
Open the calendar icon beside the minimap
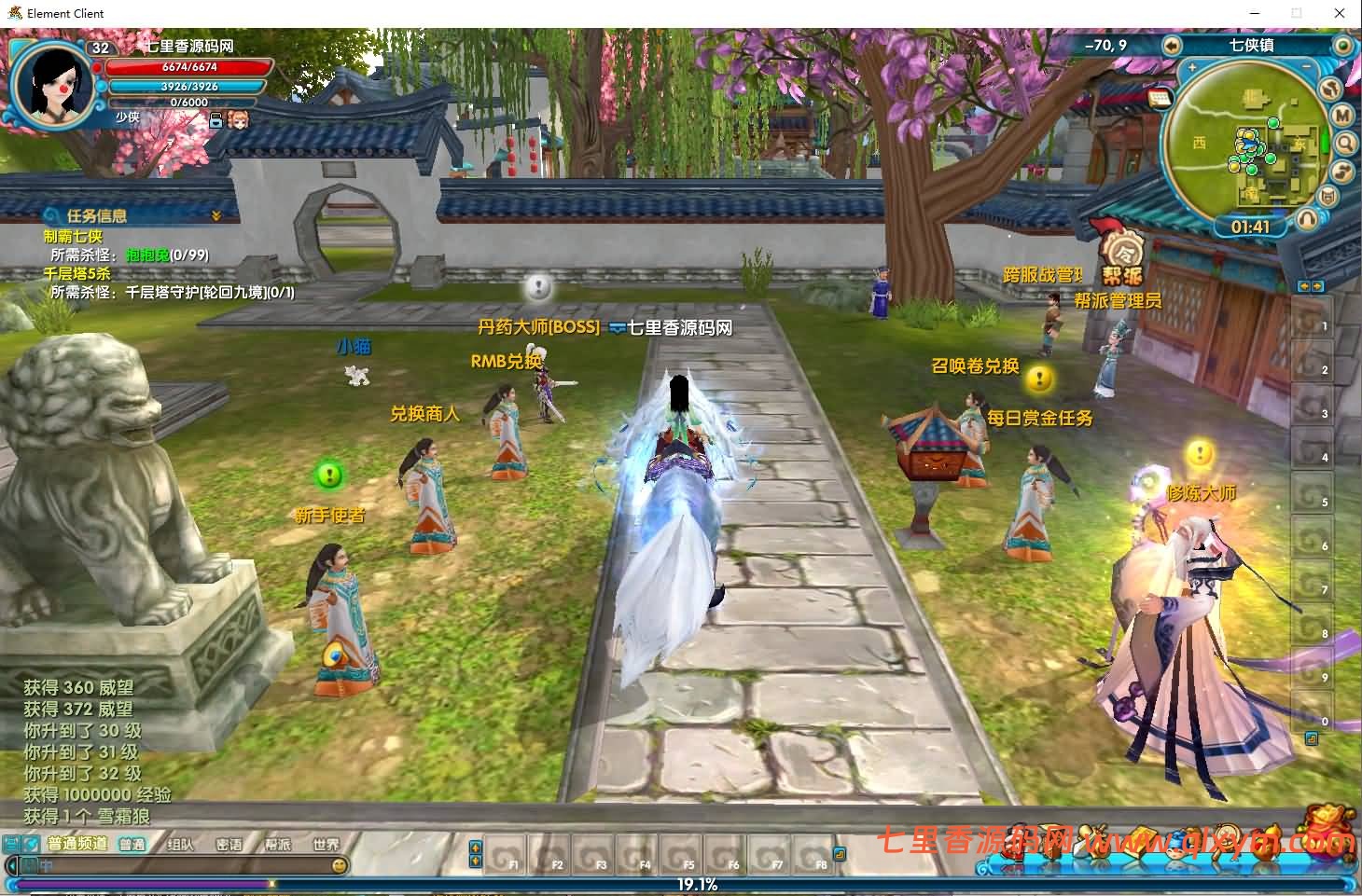point(1160,97)
